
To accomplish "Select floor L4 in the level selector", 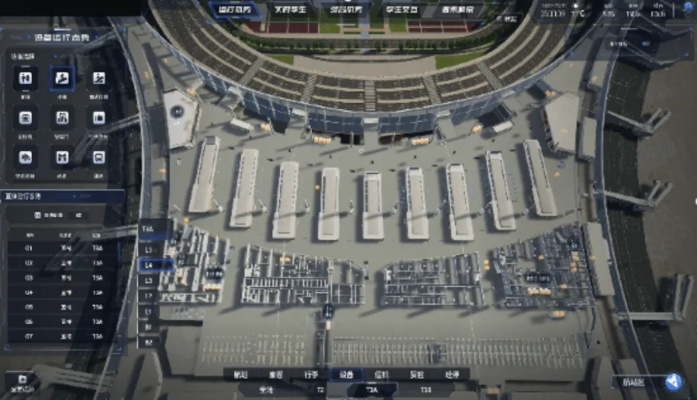I will coord(149,265).
